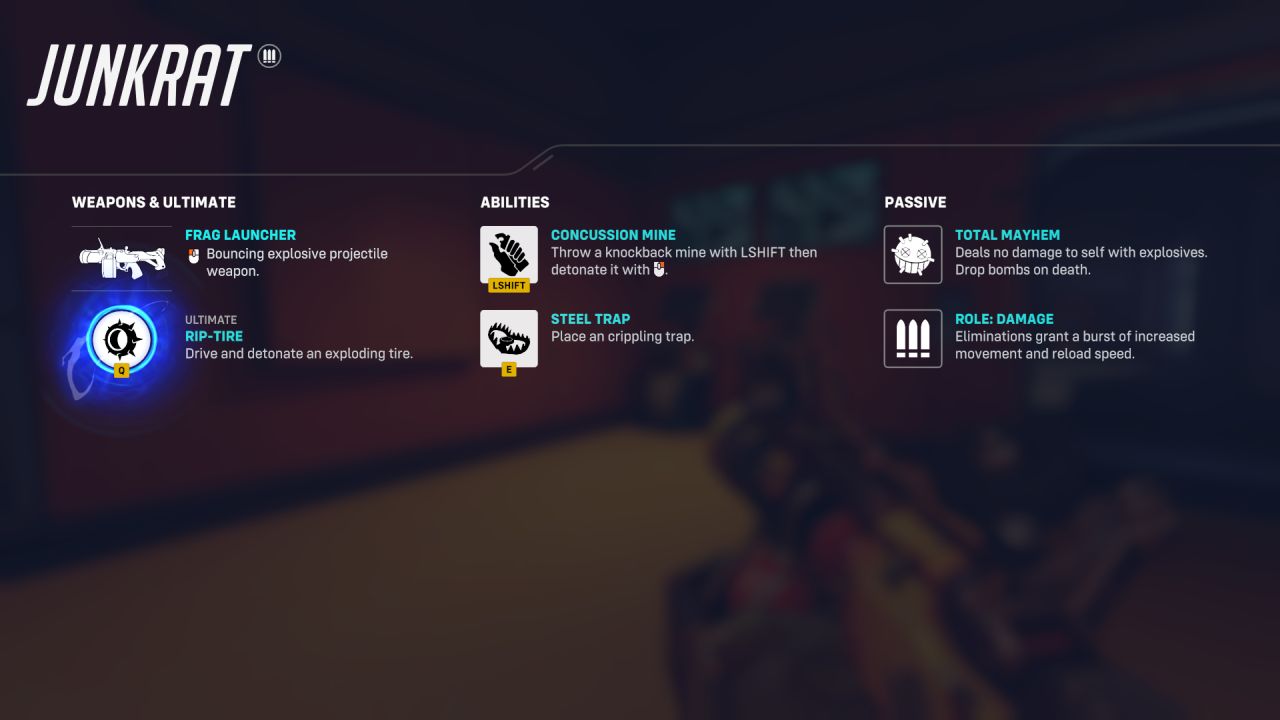Click the damage role icon beside JUNKRAT
Screen dimensions: 1280x720
pos(269,56)
